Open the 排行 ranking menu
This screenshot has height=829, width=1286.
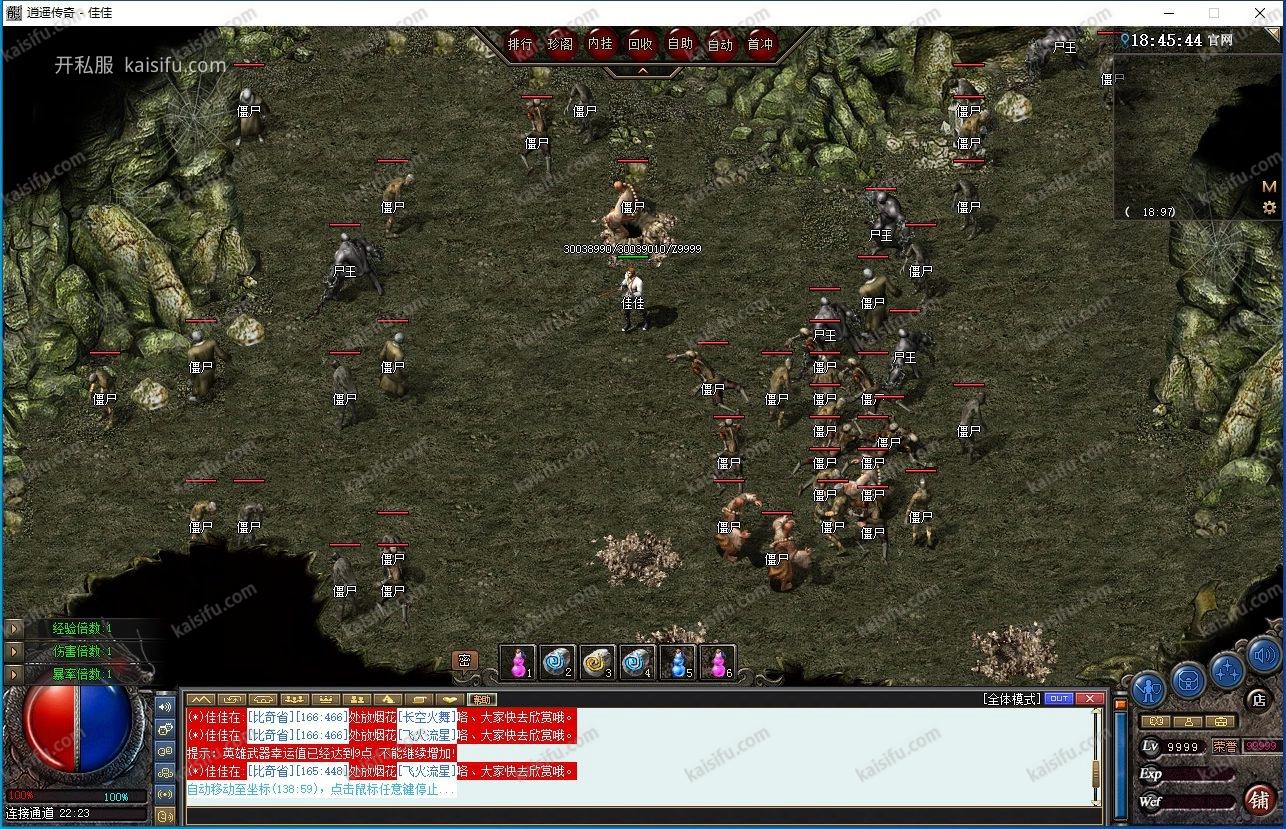[520, 44]
